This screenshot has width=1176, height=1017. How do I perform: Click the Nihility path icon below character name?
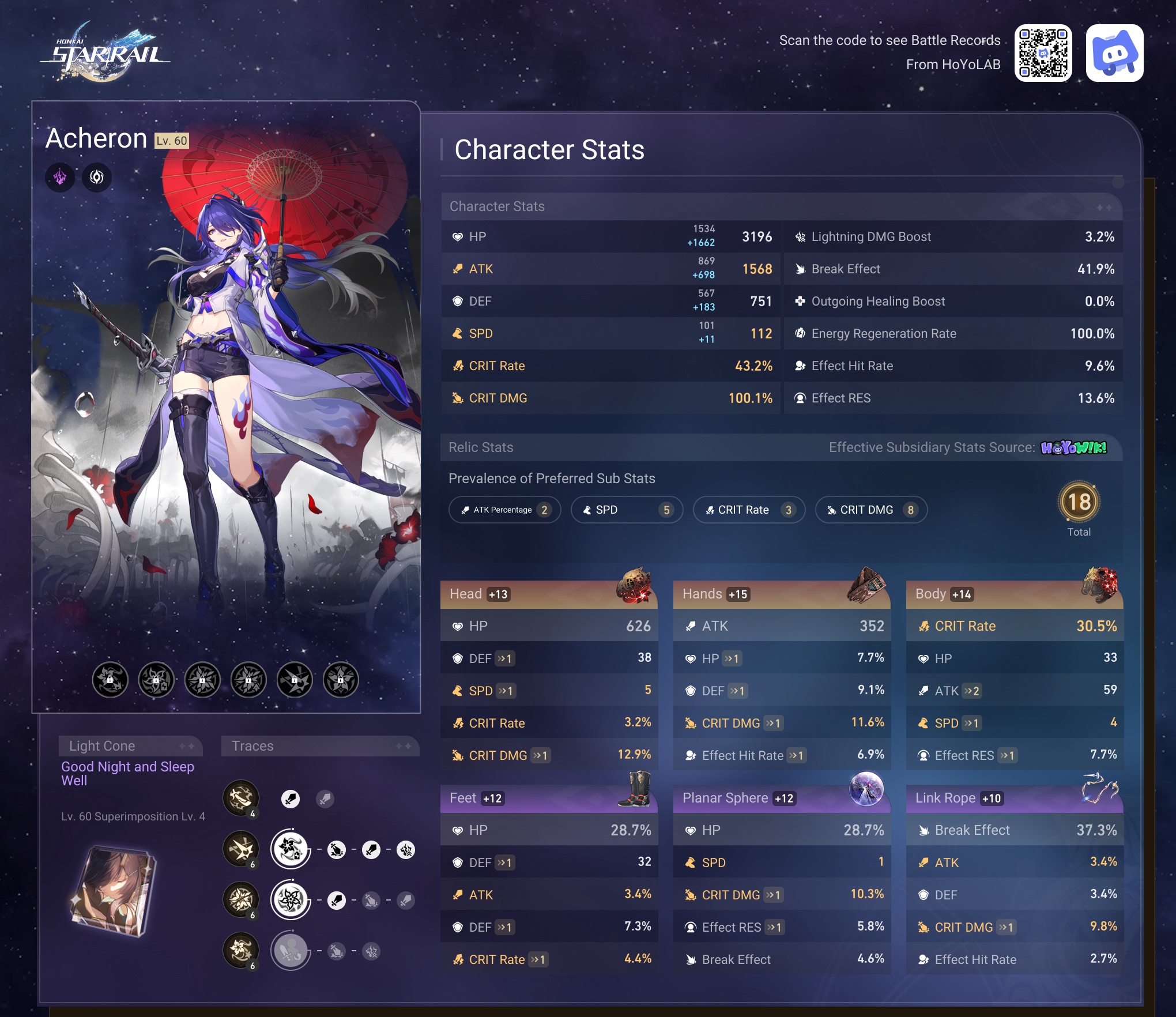pyautogui.click(x=96, y=178)
